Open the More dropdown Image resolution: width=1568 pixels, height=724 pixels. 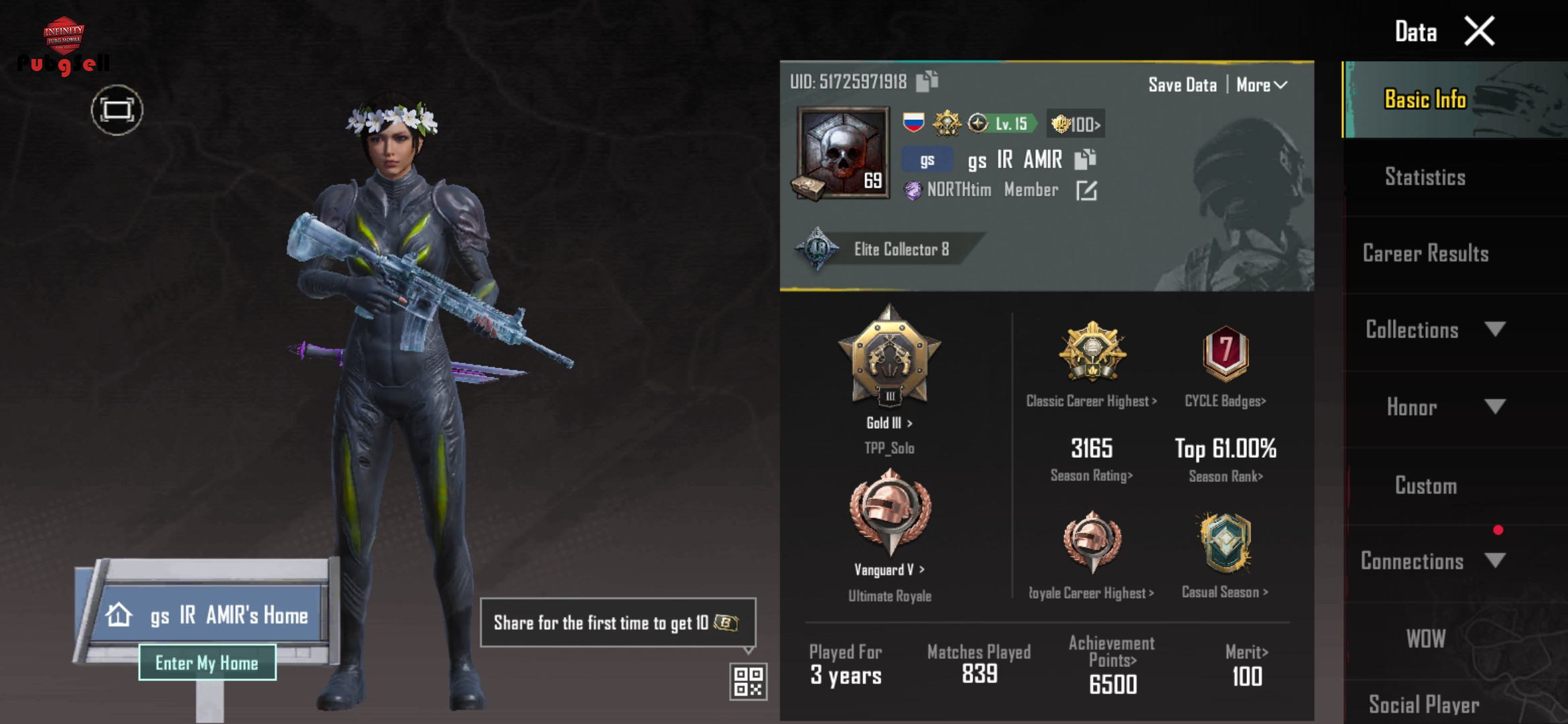[1261, 85]
